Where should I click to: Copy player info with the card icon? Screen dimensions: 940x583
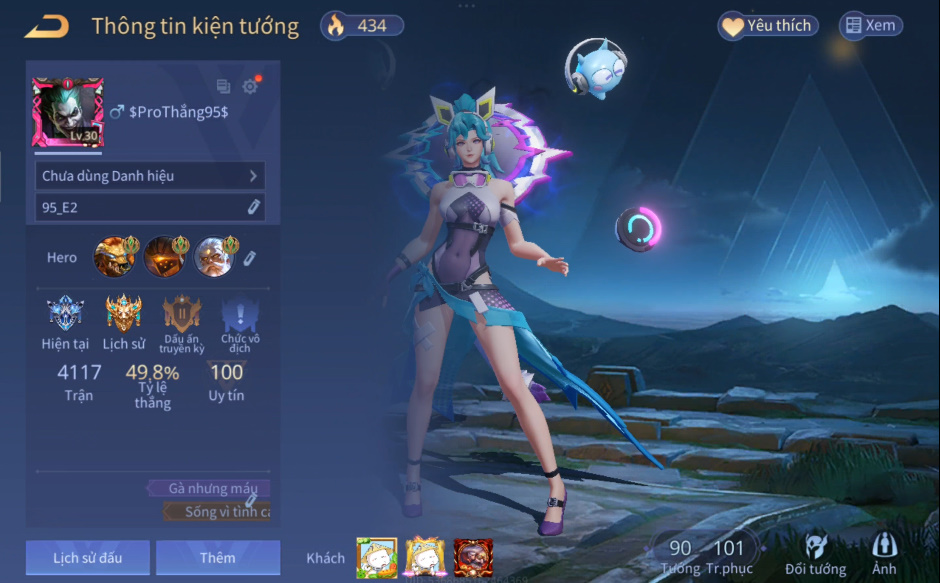[223, 87]
